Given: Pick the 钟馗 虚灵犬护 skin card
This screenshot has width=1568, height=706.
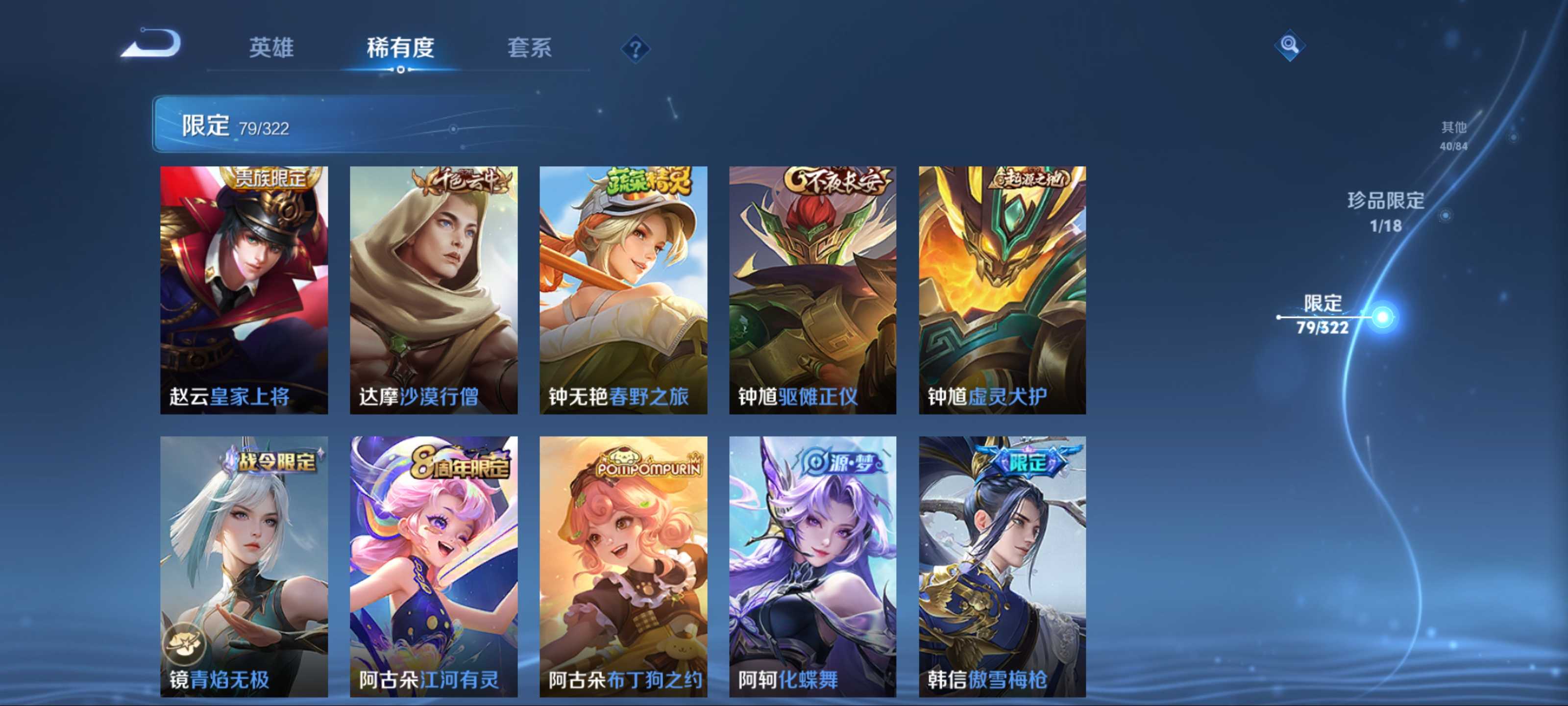Looking at the screenshot, I should pyautogui.click(x=1002, y=290).
